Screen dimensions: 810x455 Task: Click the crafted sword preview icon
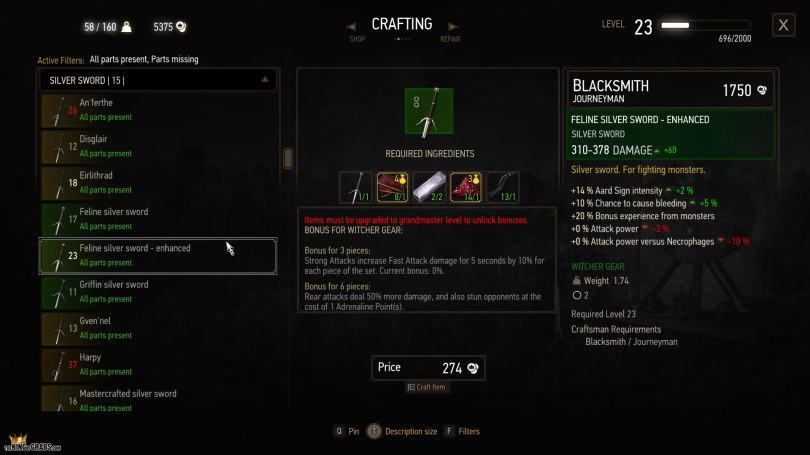[x=428, y=111]
